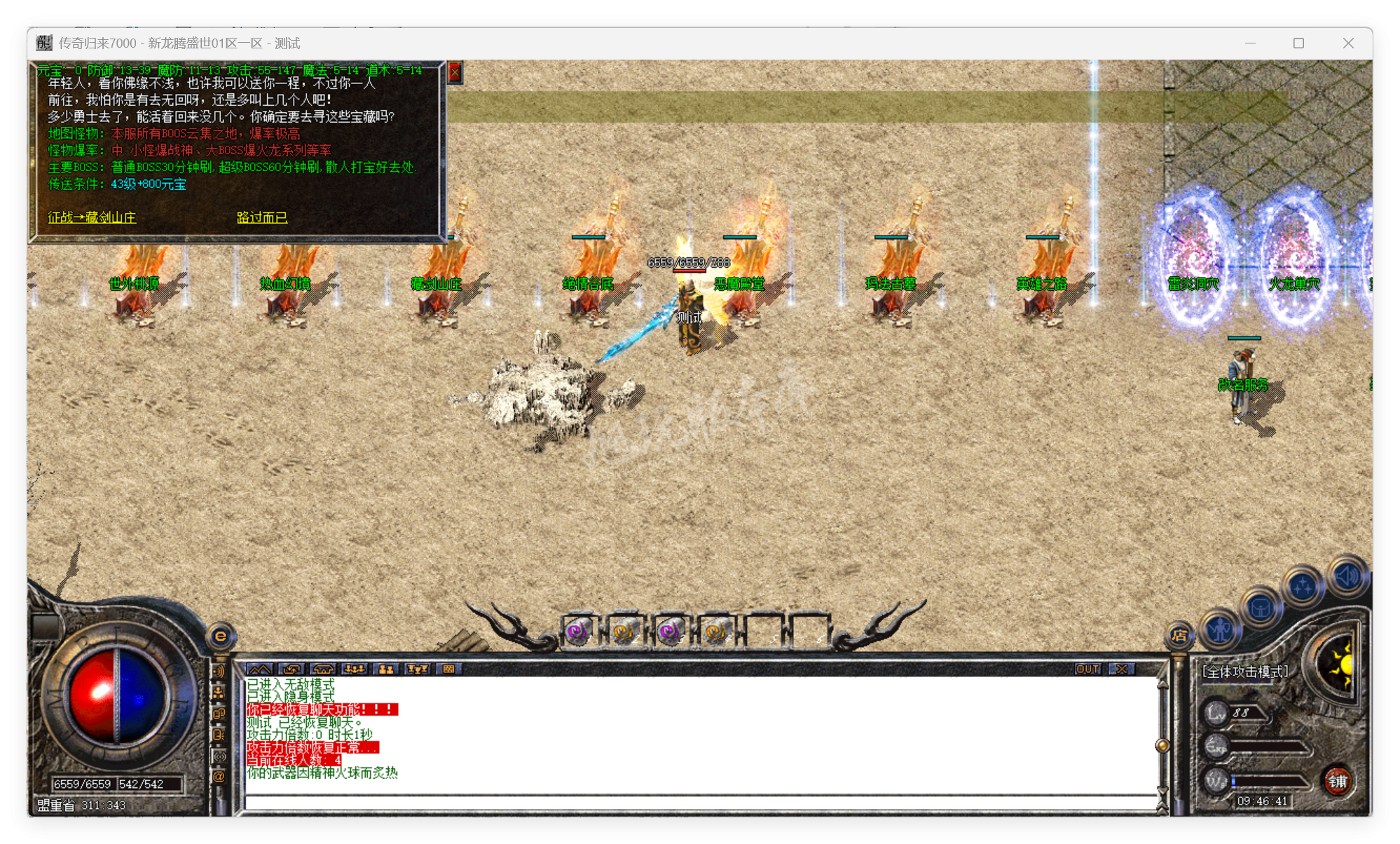Maximize the game window
Image resolution: width=1400 pixels, height=844 pixels.
point(1298,43)
